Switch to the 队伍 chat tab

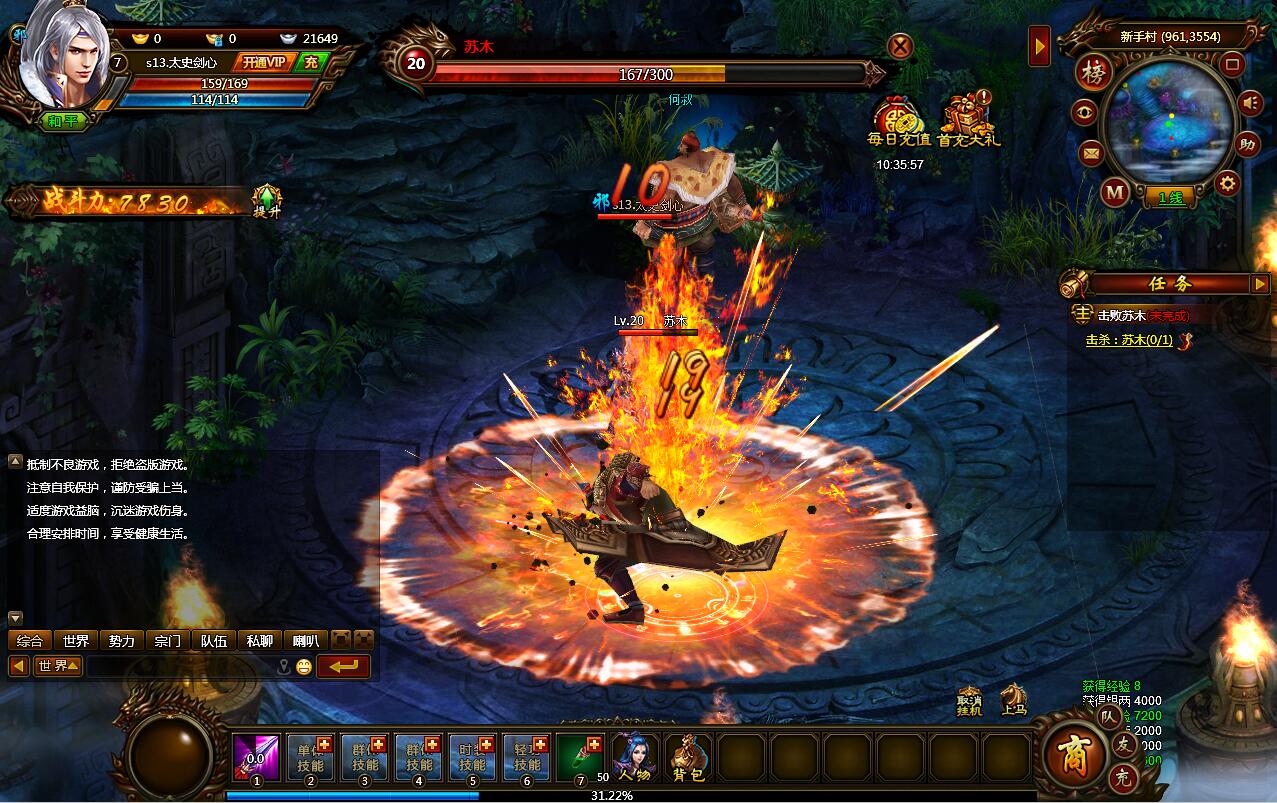(x=213, y=641)
